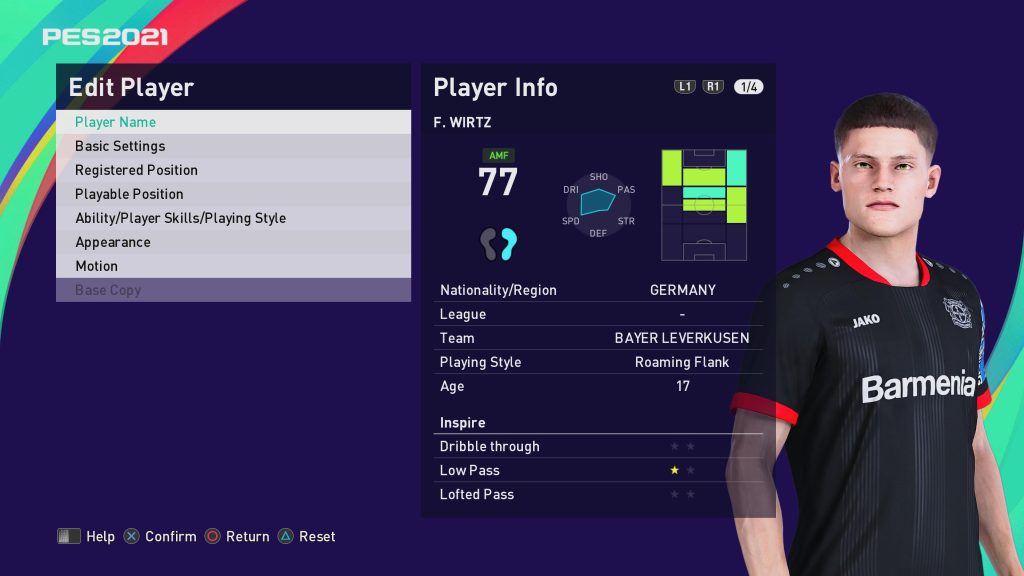Click the player ability radar chart
1024x576 pixels.
[x=598, y=204]
